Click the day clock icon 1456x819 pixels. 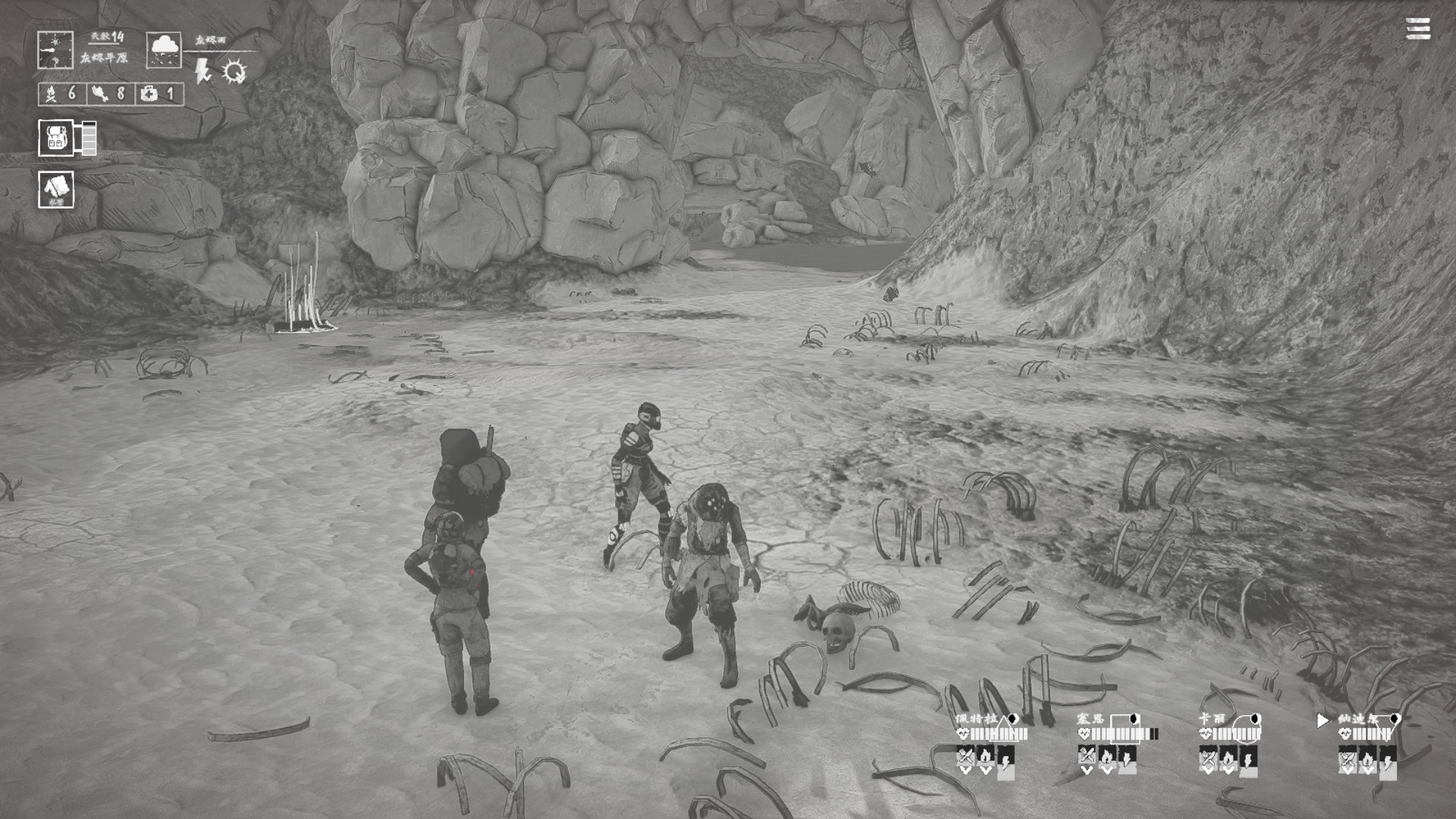55,50
